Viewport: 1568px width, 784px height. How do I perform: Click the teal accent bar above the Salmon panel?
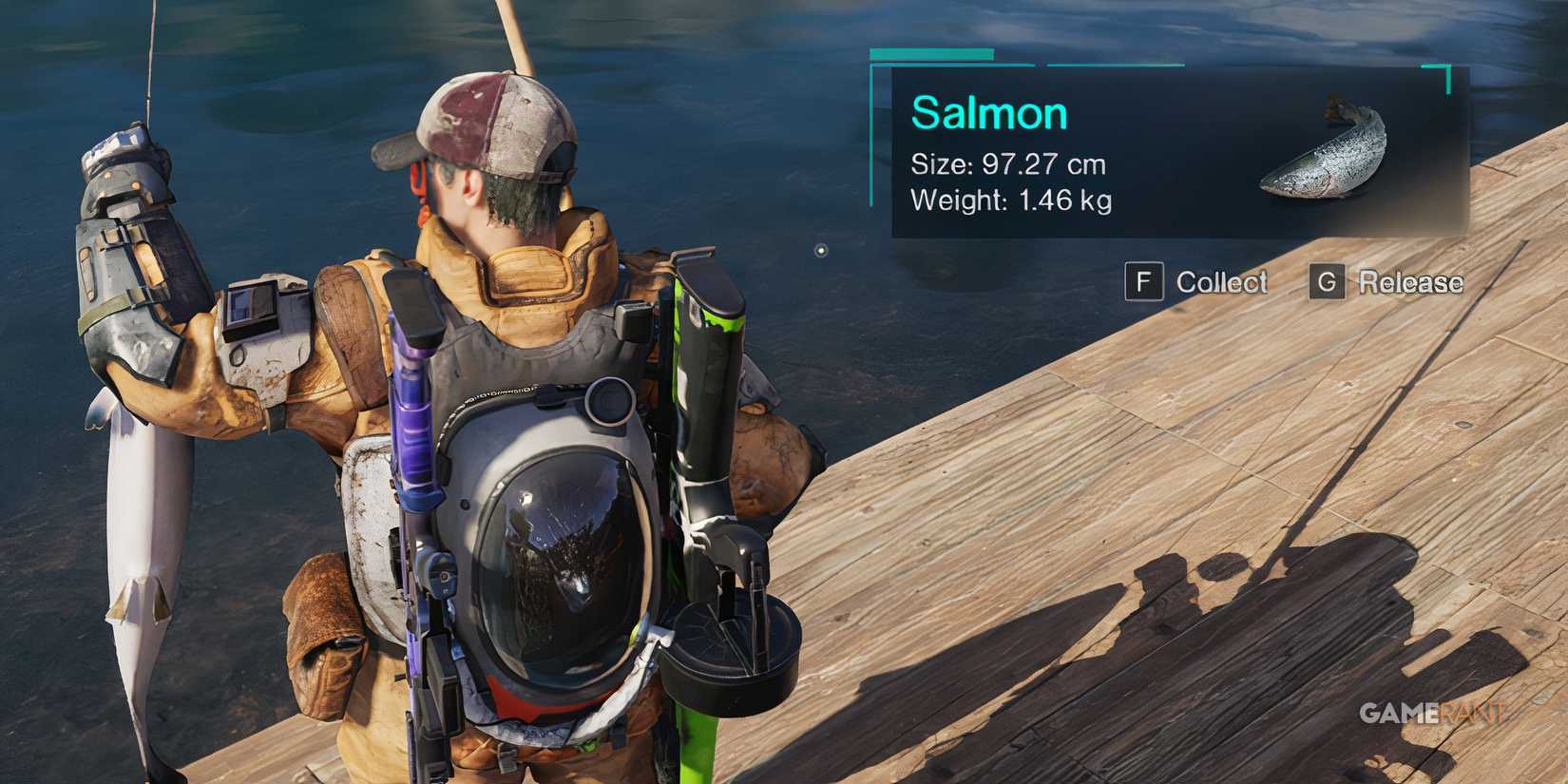tap(931, 55)
